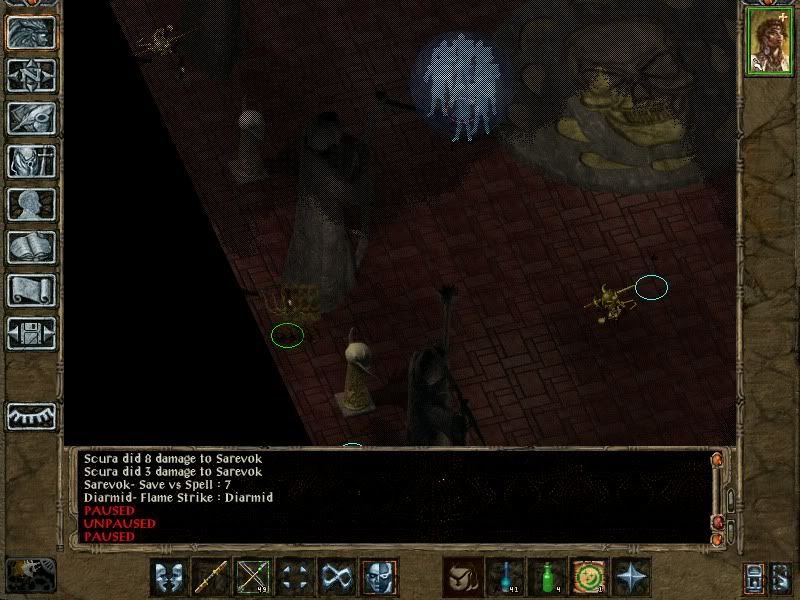Click the message log's top scroll button
Image resolution: width=800 pixels, height=600 pixels.
pyautogui.click(x=716, y=460)
